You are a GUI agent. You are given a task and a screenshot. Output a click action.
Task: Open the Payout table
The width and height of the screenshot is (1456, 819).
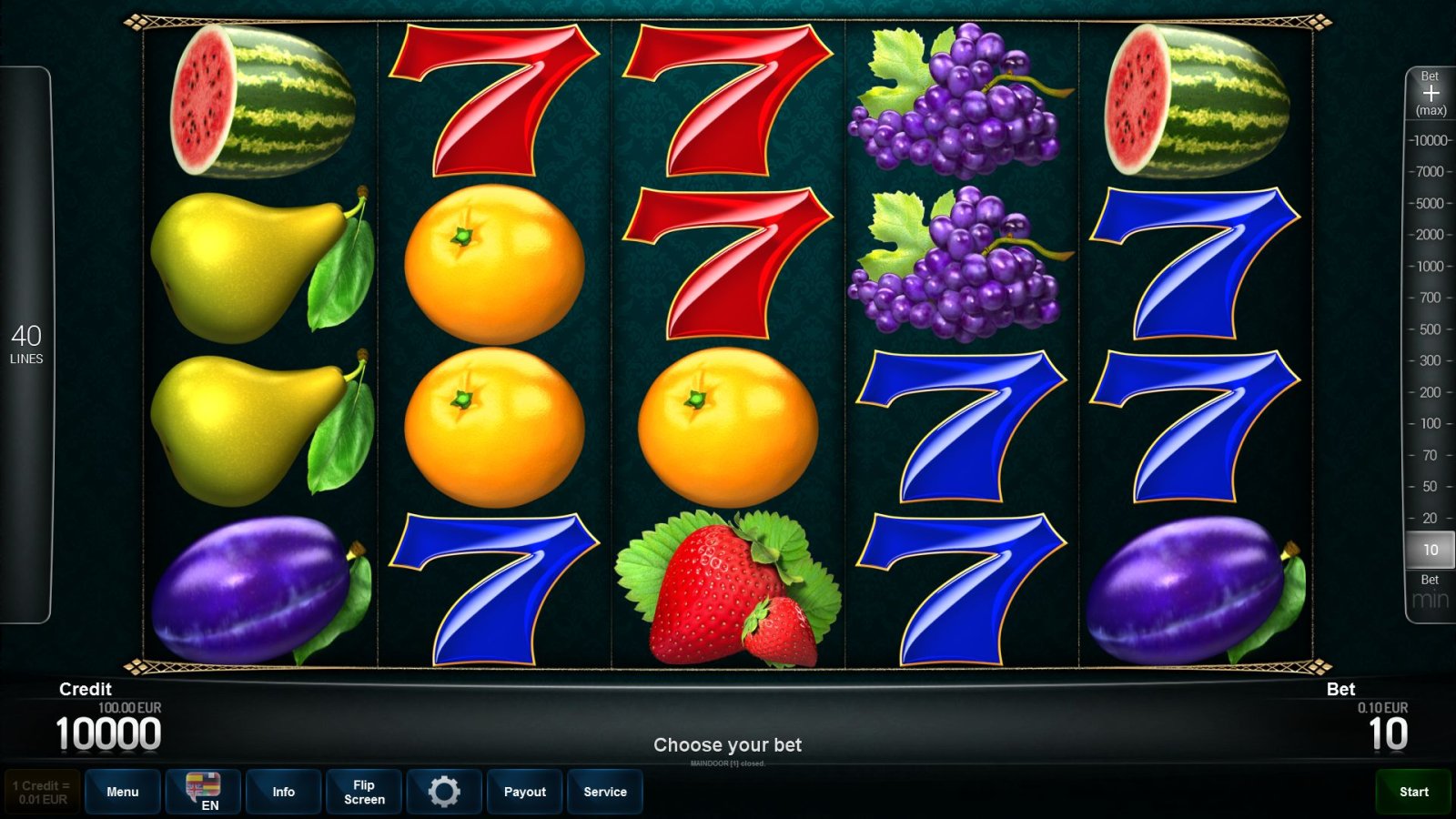(524, 792)
